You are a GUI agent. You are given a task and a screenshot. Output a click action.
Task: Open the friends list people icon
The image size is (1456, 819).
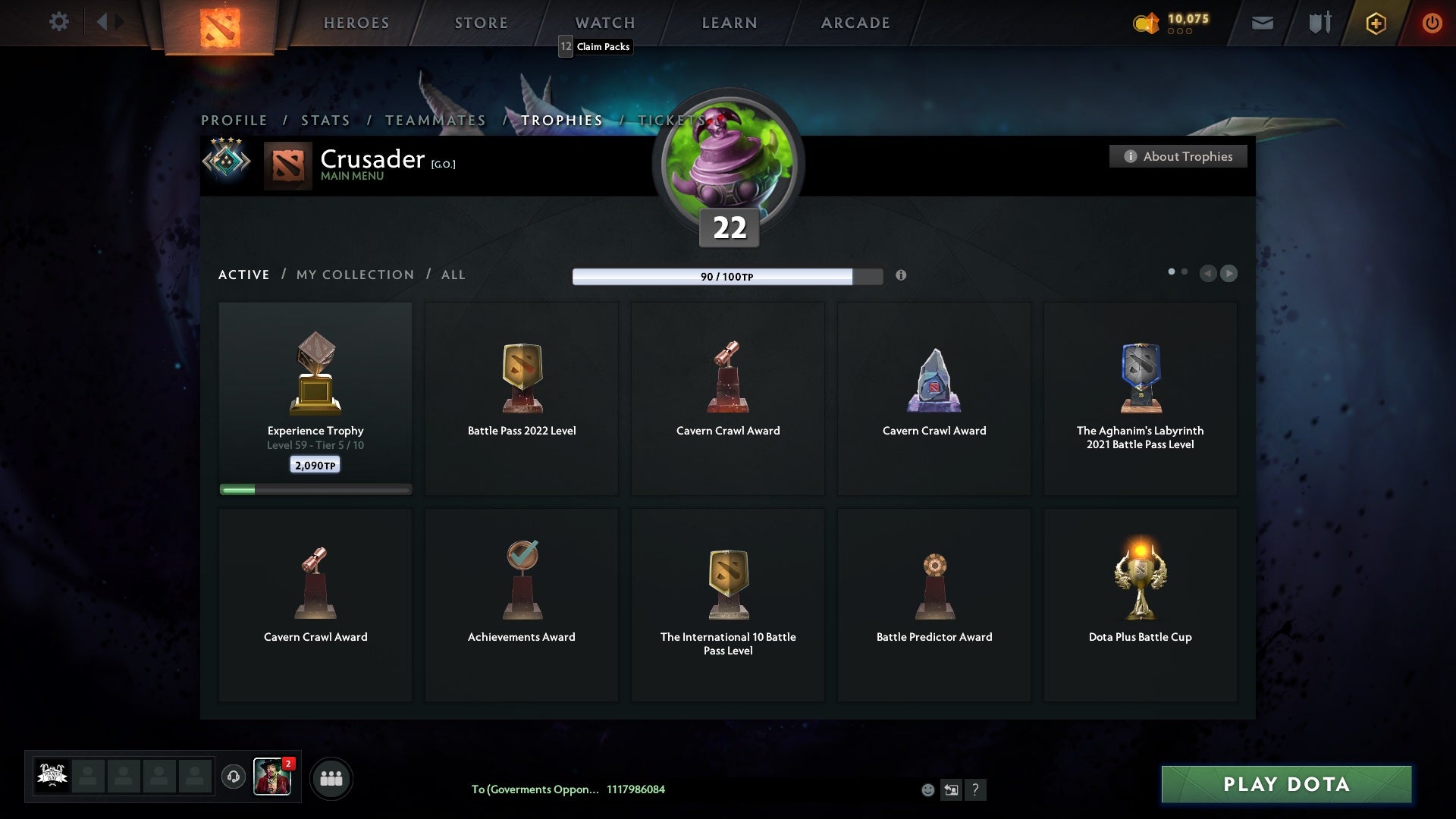tap(331, 777)
